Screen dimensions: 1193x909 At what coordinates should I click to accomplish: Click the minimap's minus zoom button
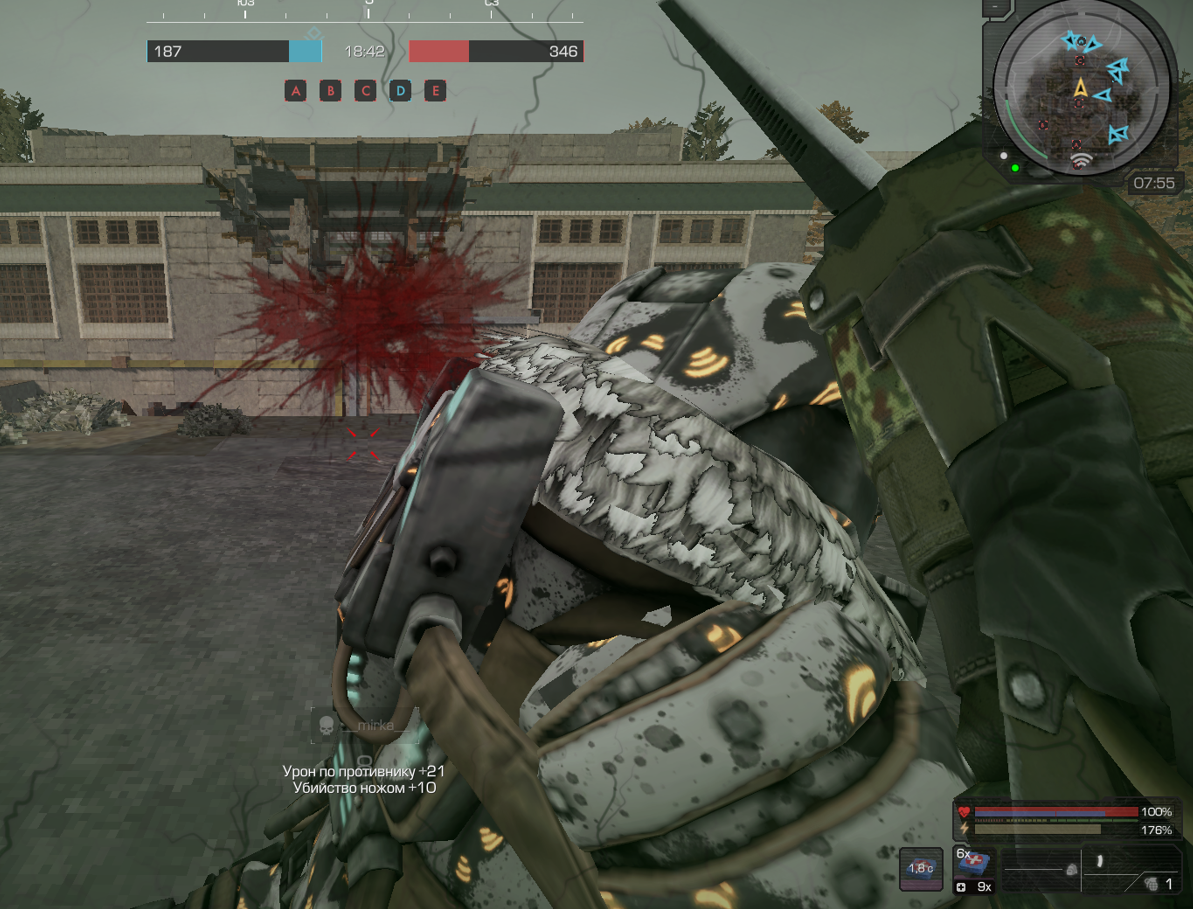coord(996,7)
